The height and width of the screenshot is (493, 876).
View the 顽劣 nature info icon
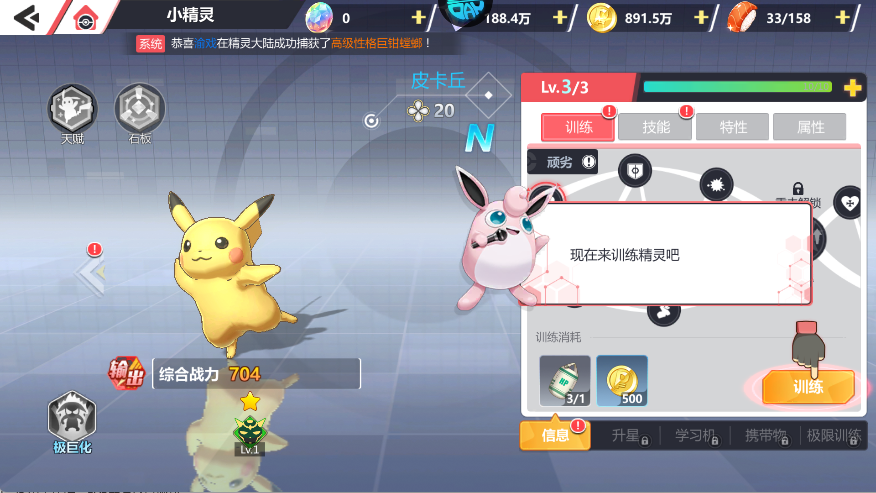tap(589, 162)
